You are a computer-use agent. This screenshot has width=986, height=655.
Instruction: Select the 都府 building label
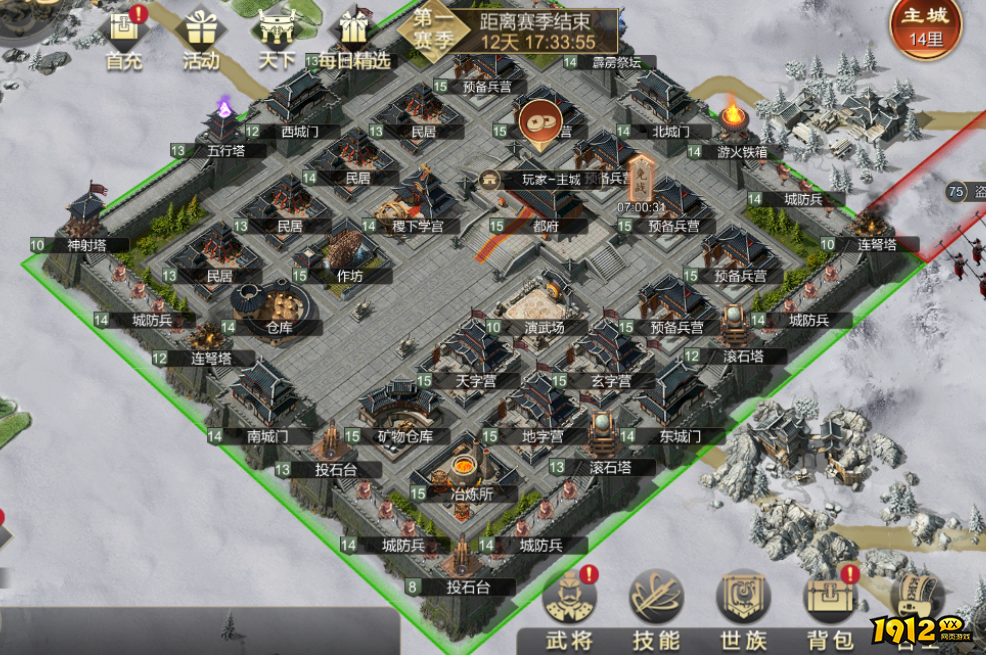pos(544,226)
